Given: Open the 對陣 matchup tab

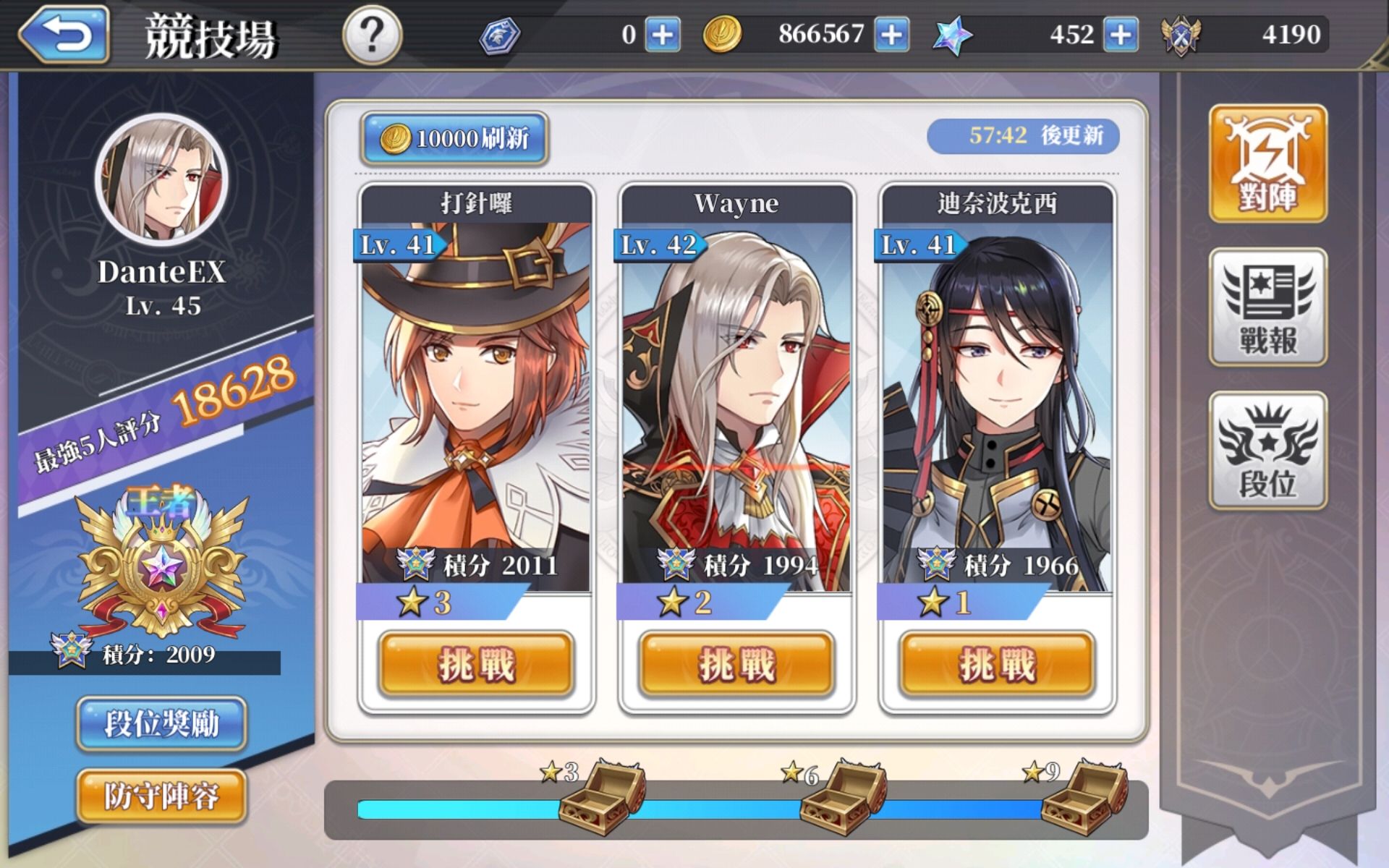Looking at the screenshot, I should click(x=1267, y=163).
